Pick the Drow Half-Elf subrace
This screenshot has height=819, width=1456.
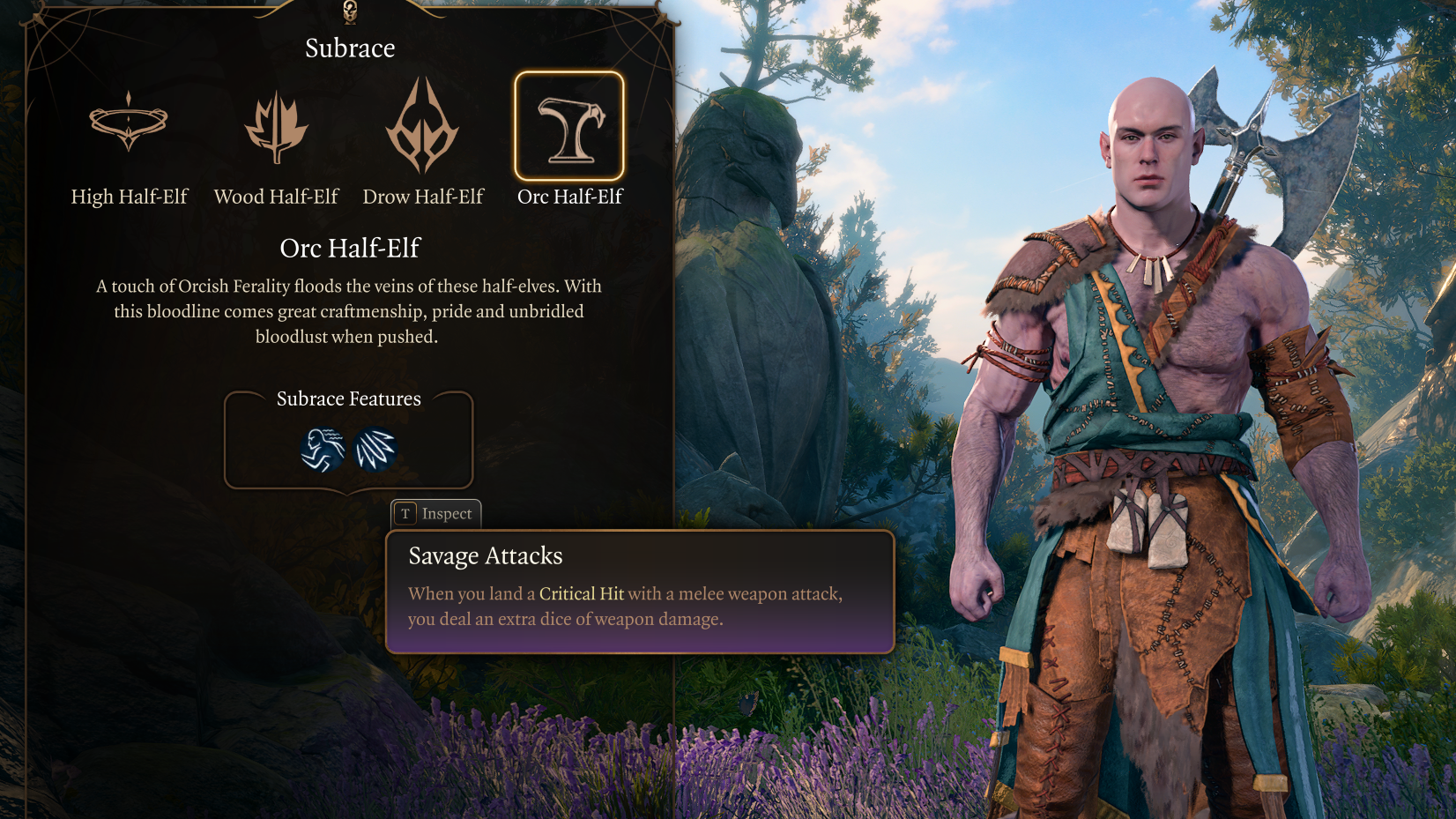(x=423, y=125)
